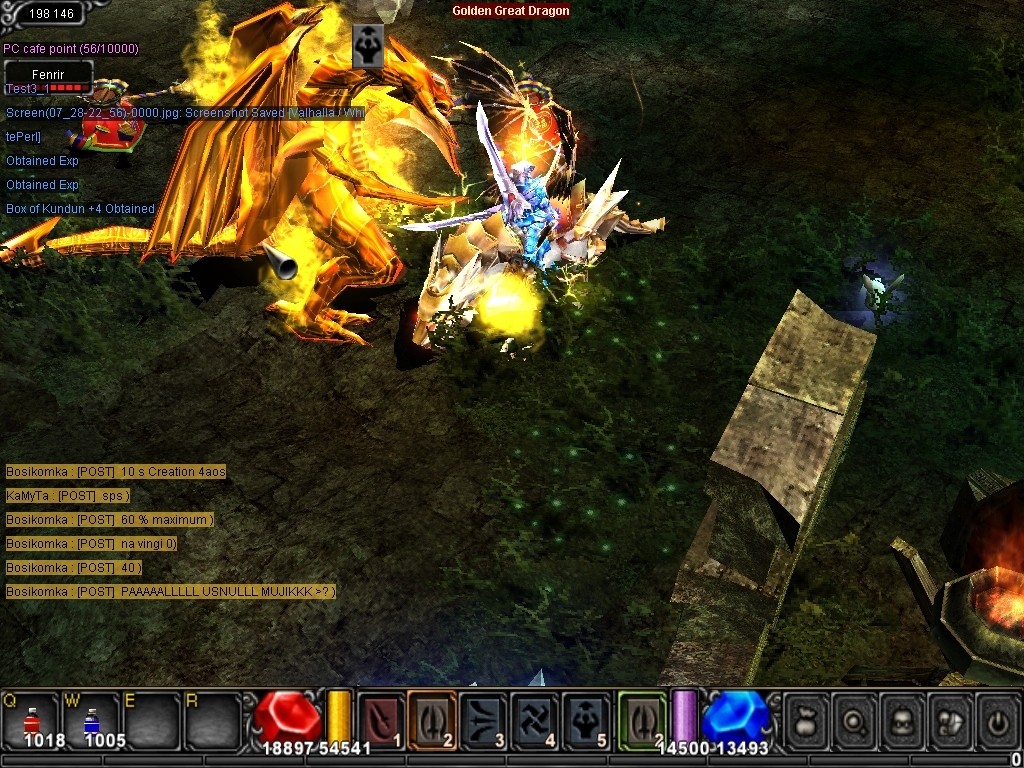This screenshot has width=1024, height=768.
Task: Use the blue mana potion in slot W
Action: [x=90, y=719]
